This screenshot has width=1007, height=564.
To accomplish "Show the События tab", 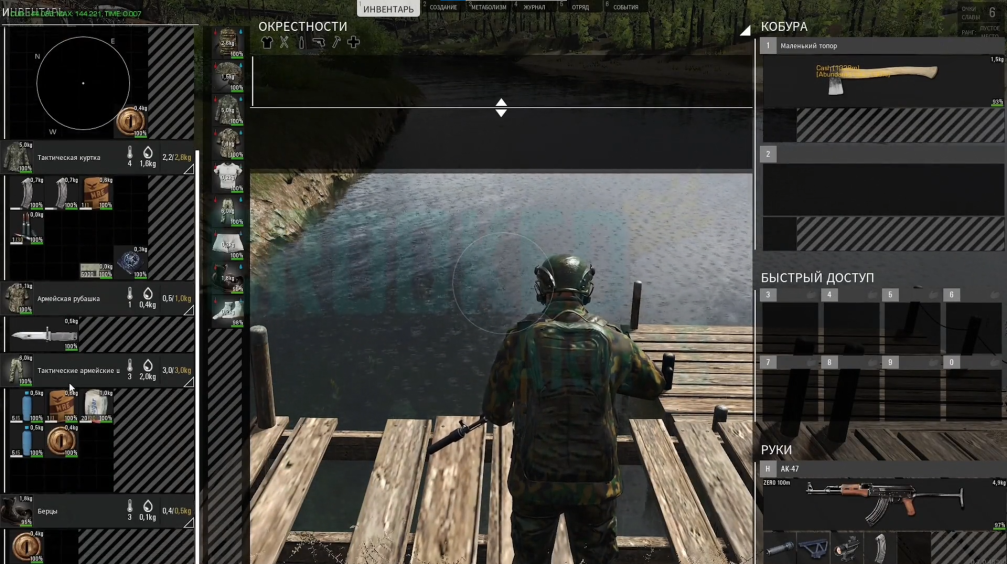I will click(x=626, y=7).
